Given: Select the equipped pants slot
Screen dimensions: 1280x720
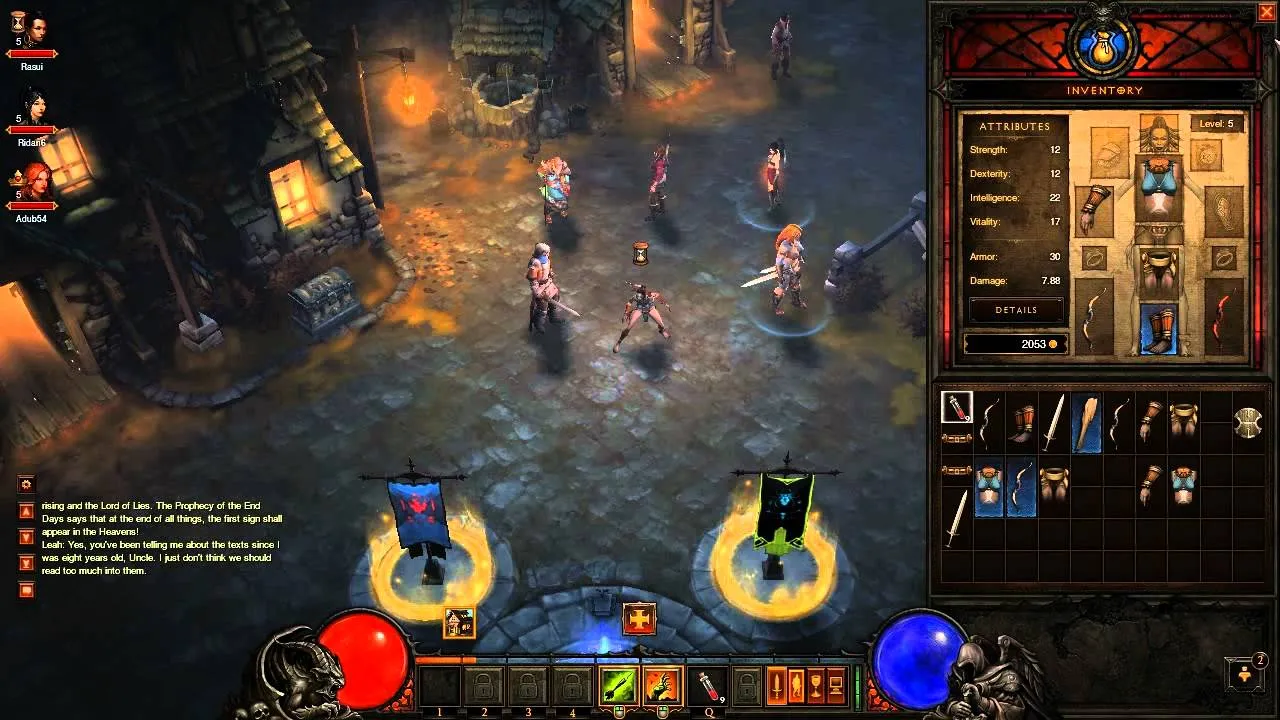Looking at the screenshot, I should [1160, 269].
